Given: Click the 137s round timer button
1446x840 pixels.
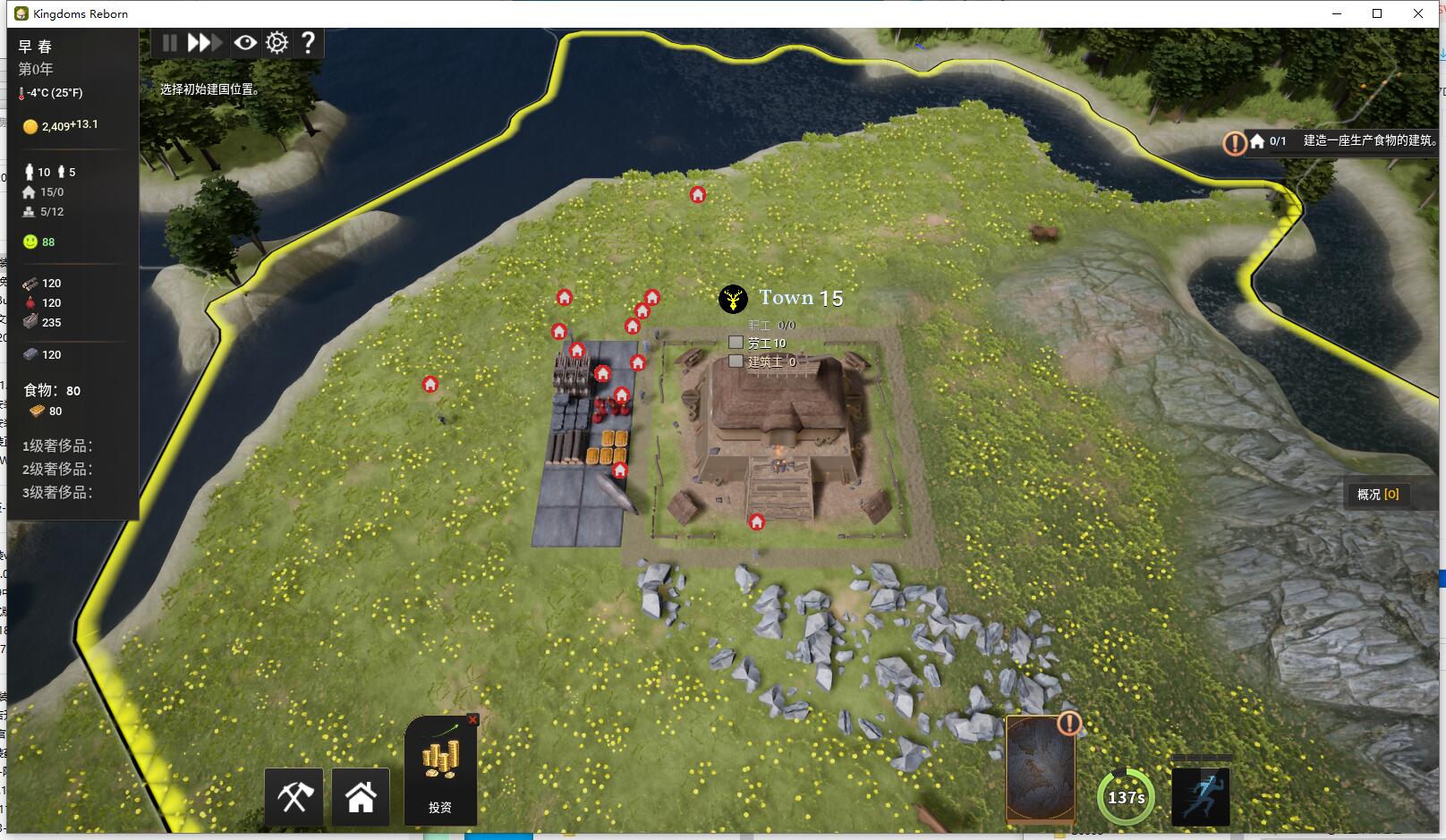Looking at the screenshot, I should pyautogui.click(x=1126, y=797).
